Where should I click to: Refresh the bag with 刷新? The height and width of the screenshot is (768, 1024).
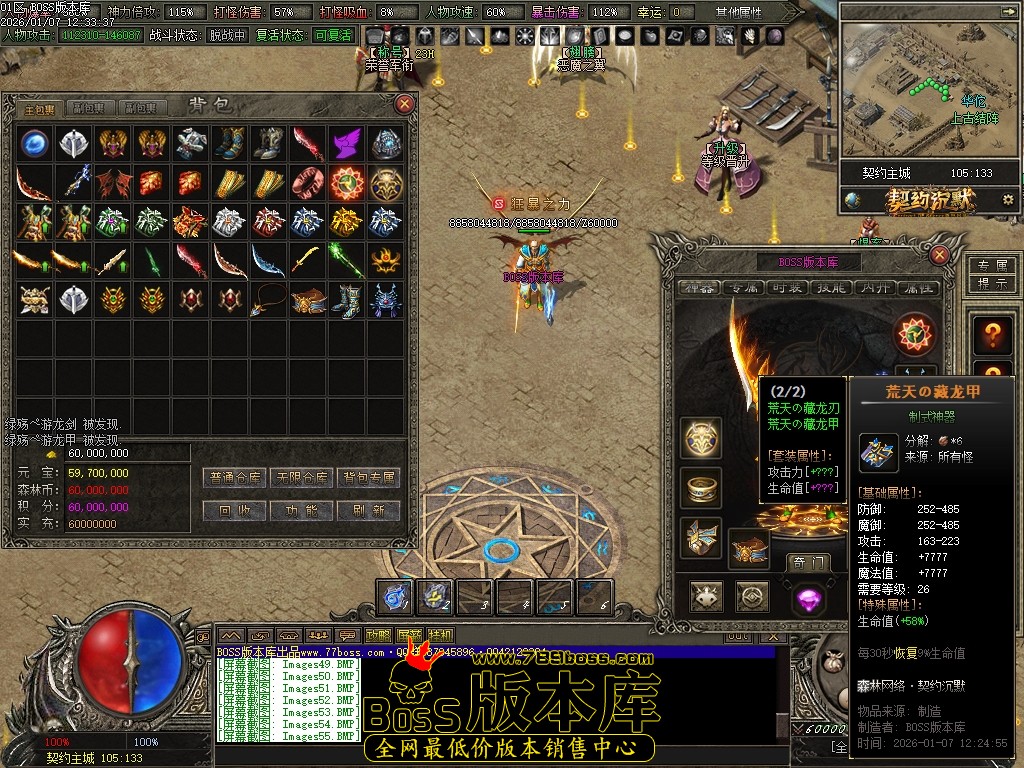tap(368, 510)
